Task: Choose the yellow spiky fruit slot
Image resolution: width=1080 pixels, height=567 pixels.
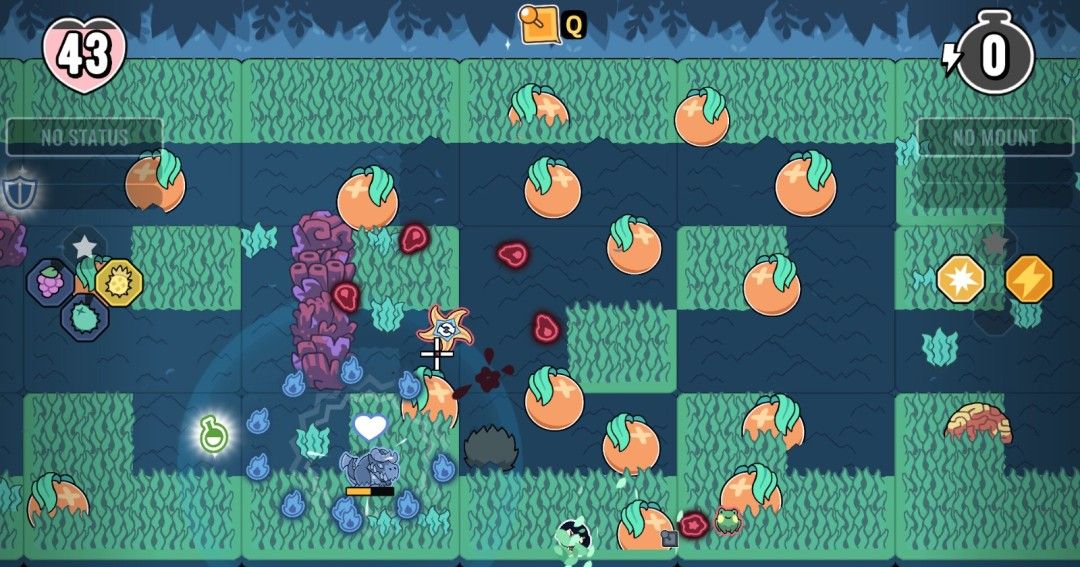Action: (x=119, y=283)
